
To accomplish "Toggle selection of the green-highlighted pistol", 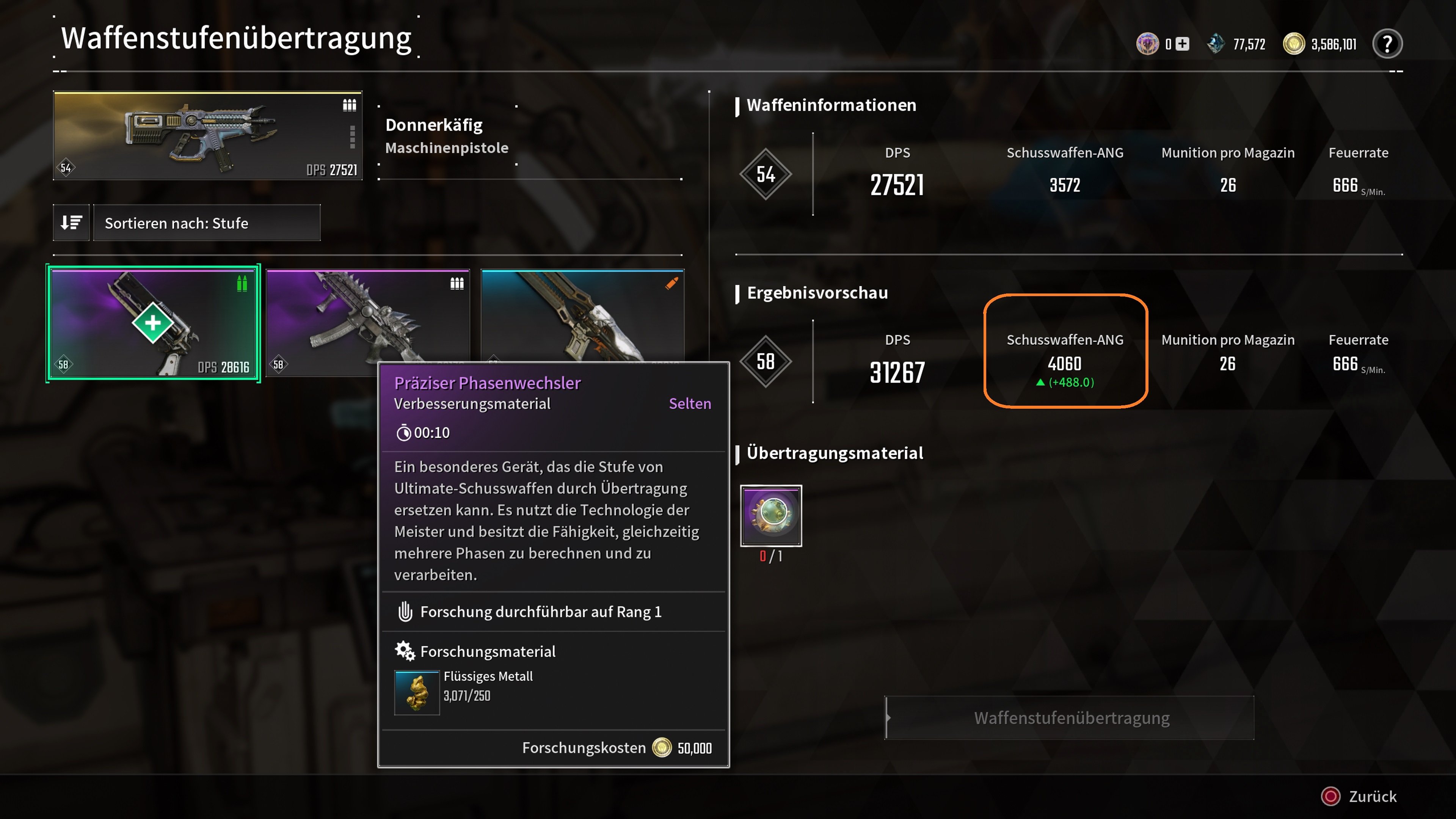I will coord(152,323).
